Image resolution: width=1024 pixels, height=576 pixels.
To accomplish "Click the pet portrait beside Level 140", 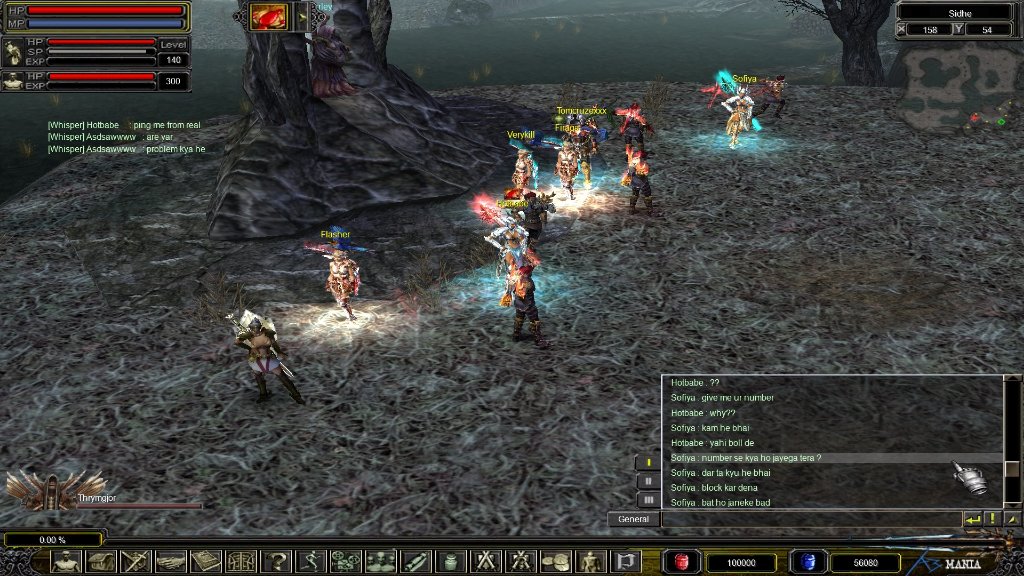I will click(13, 51).
